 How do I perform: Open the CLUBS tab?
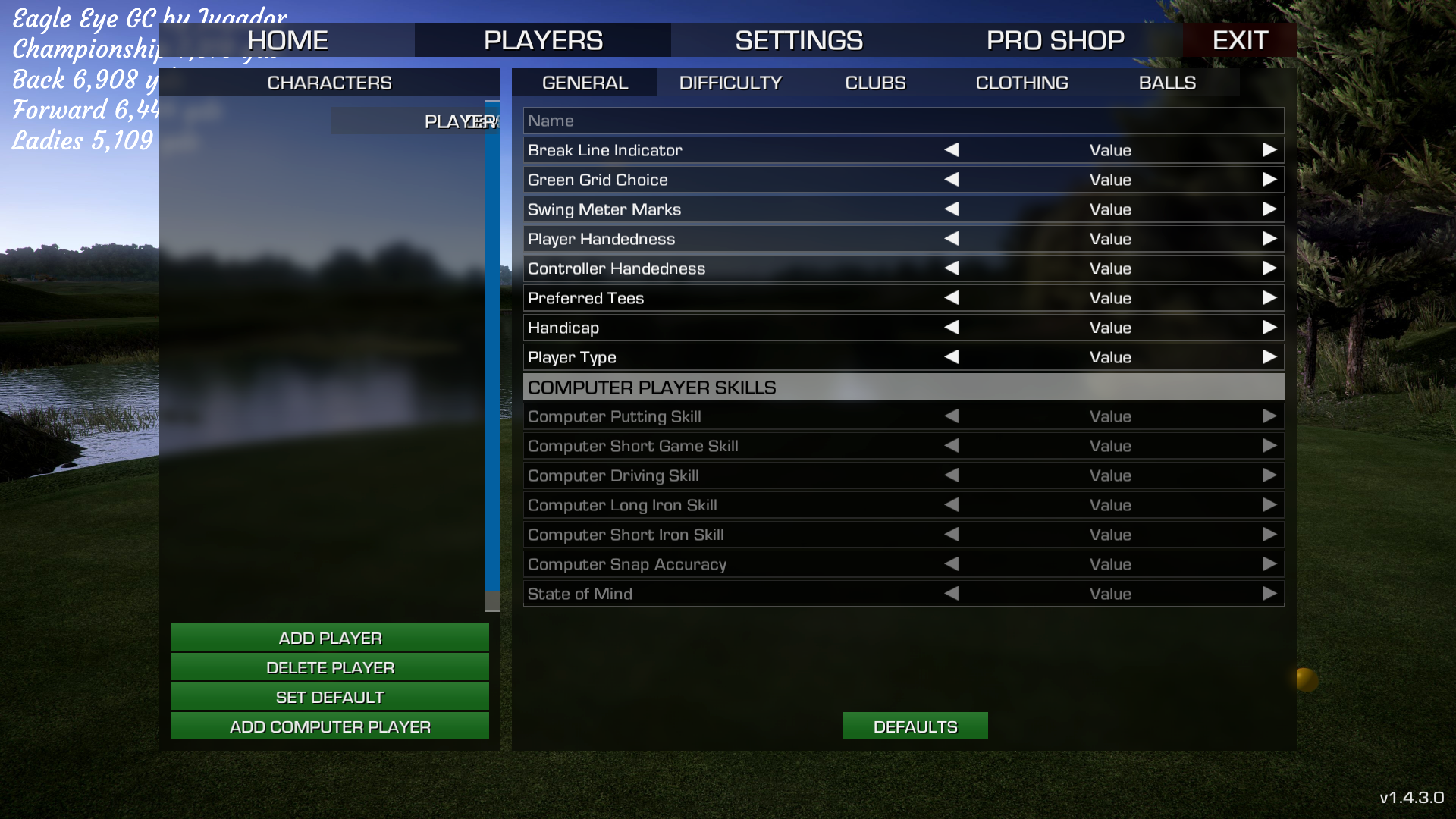(x=875, y=83)
